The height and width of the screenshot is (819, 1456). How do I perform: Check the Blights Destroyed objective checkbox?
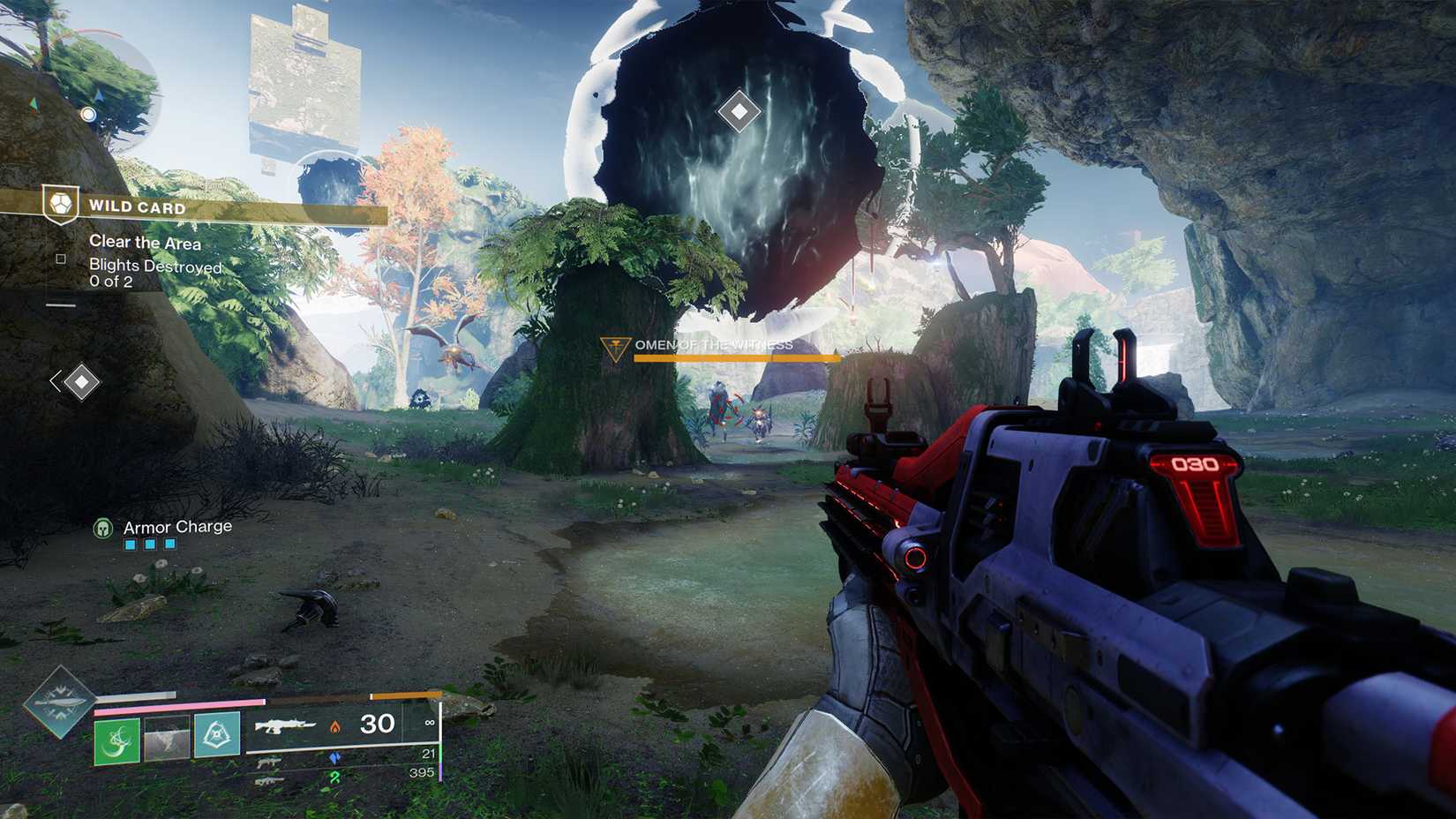pyautogui.click(x=60, y=259)
